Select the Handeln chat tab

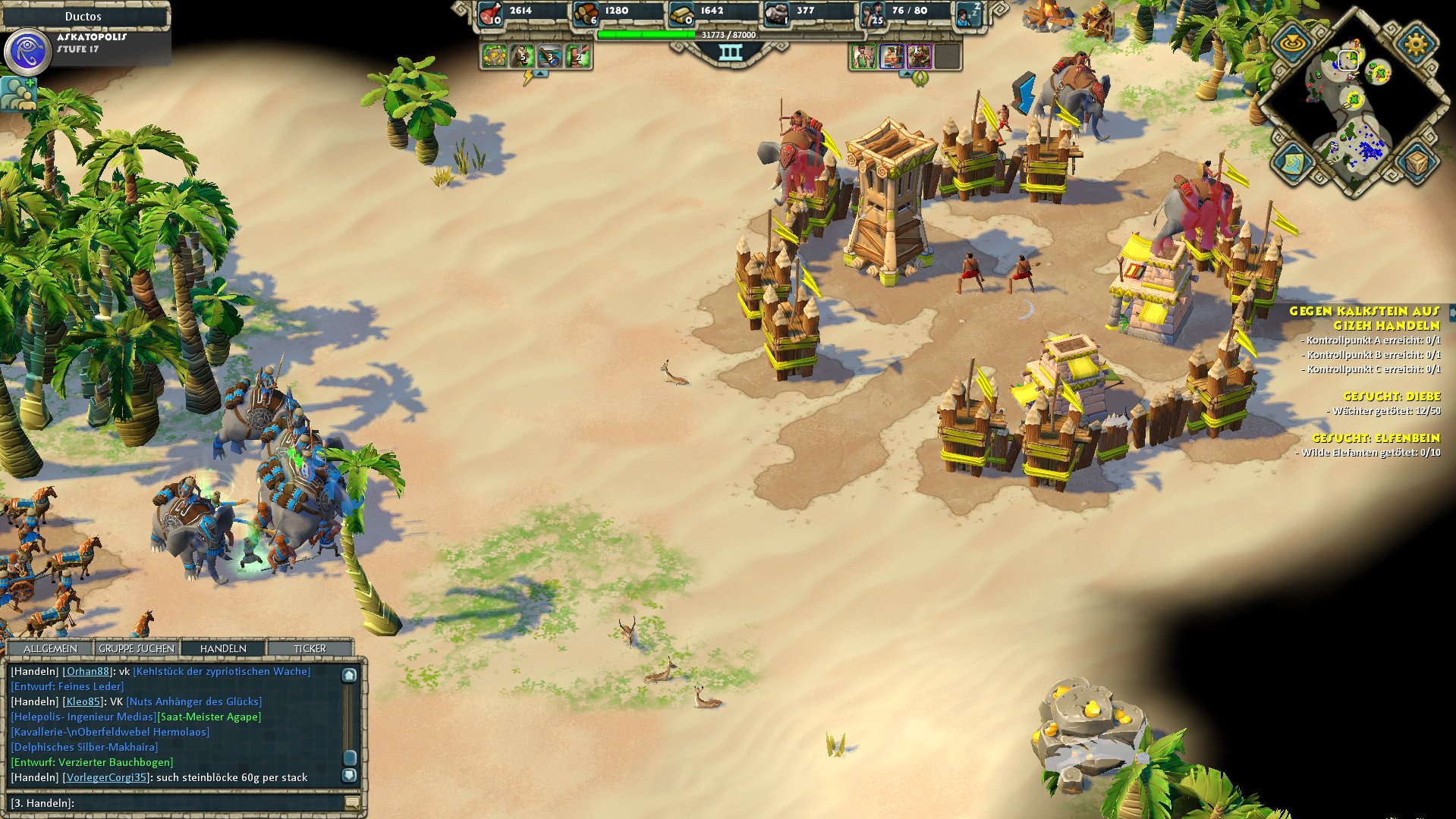tap(223, 648)
